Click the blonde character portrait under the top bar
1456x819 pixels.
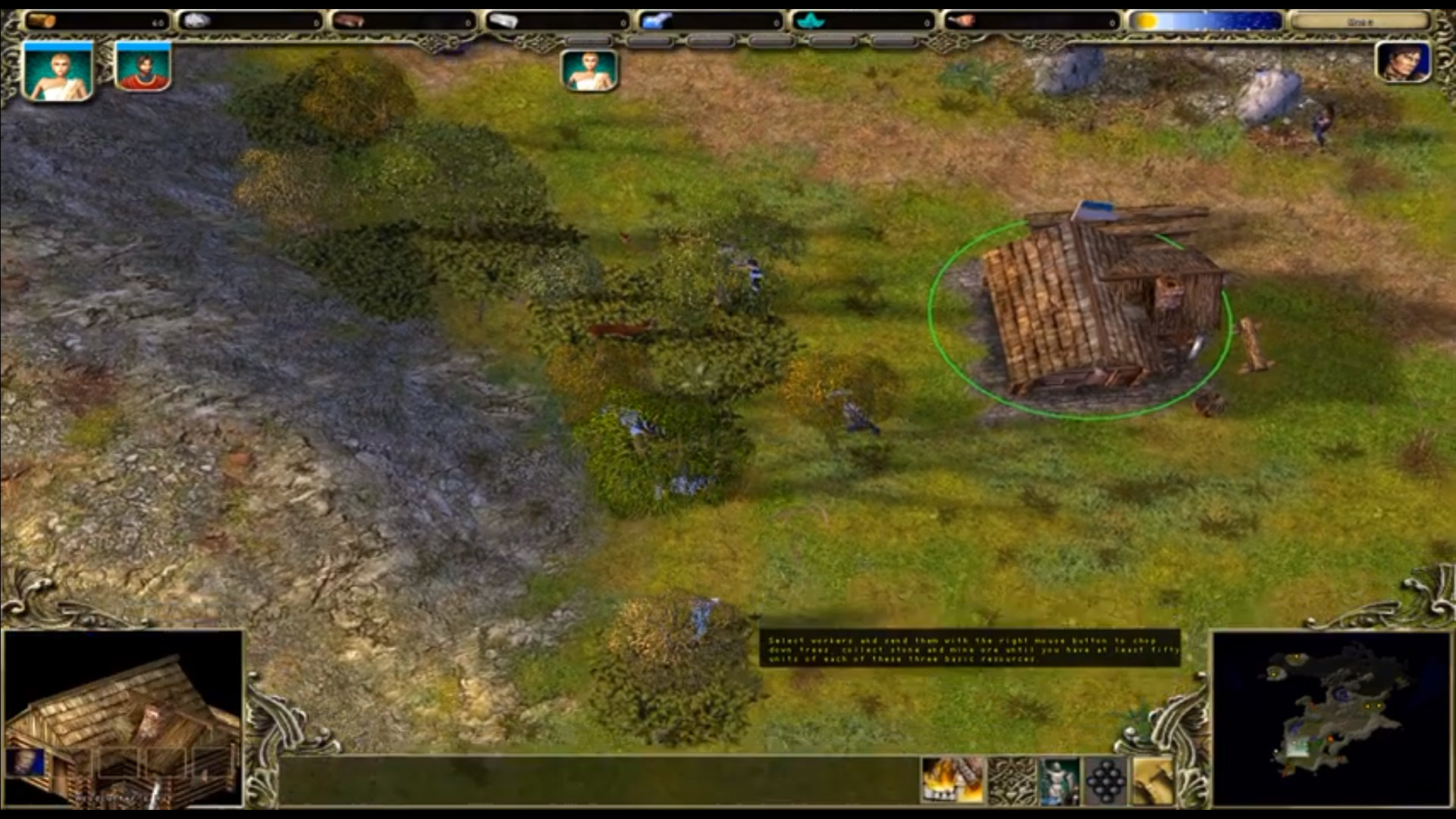(589, 71)
